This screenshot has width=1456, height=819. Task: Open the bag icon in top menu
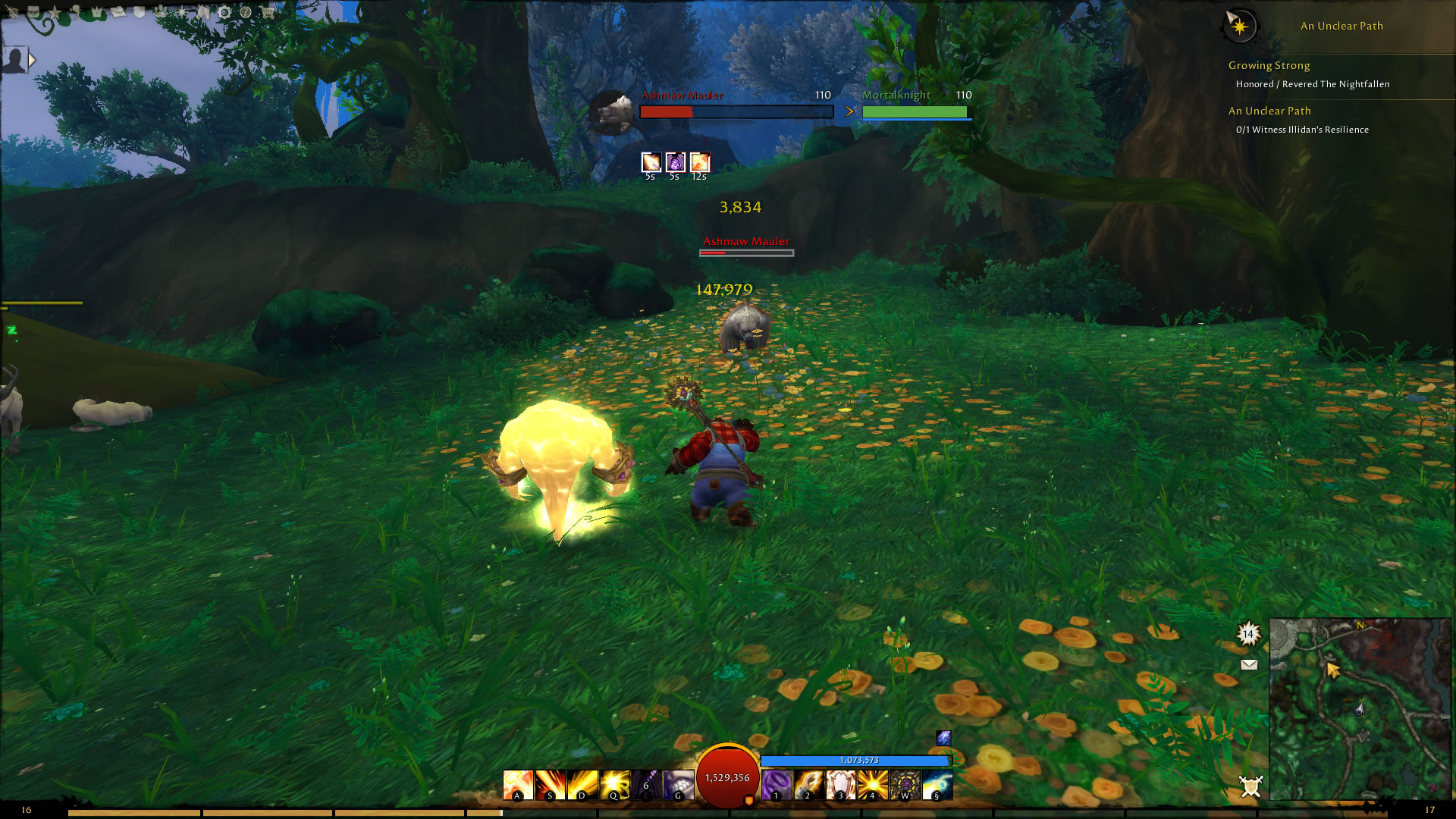[33, 12]
